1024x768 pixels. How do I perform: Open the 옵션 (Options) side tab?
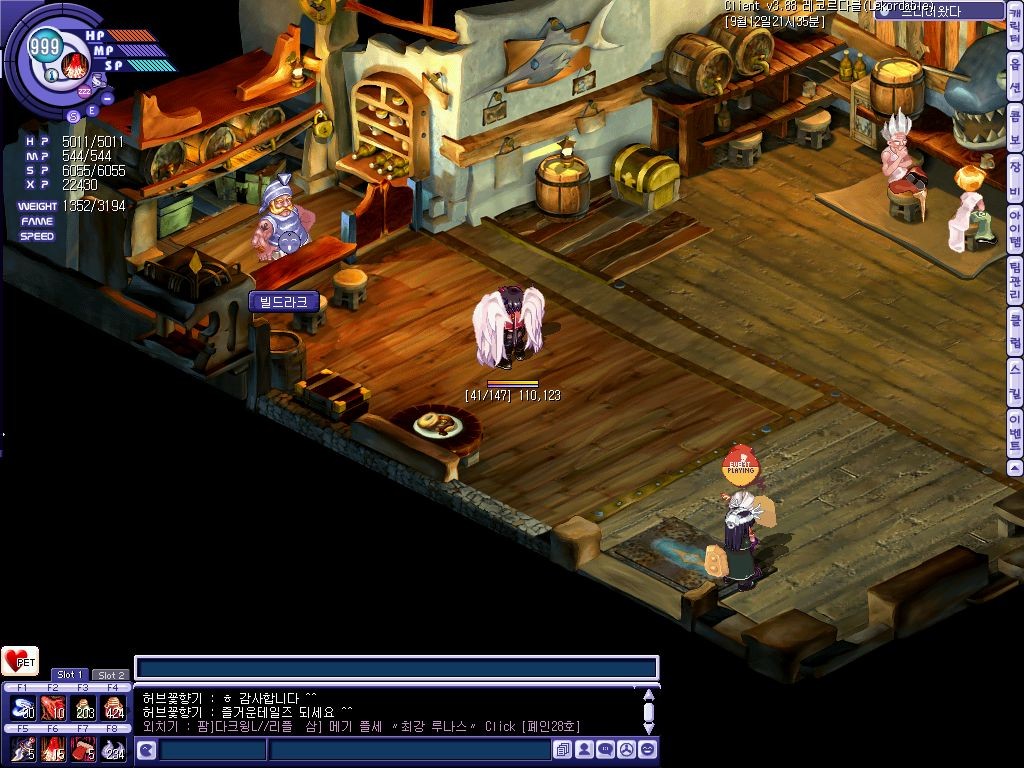click(1015, 77)
